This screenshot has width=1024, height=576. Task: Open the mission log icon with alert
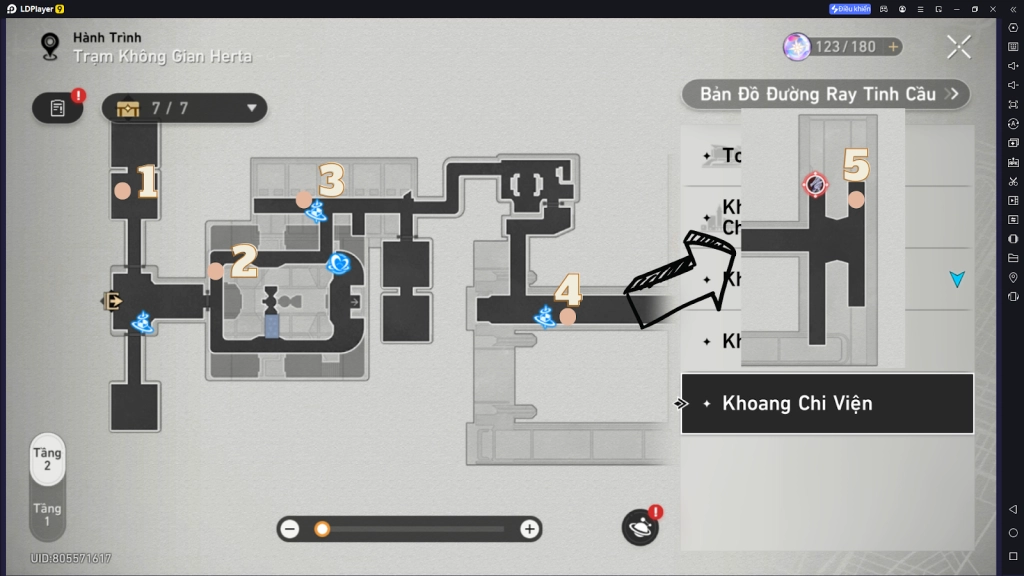[x=58, y=108]
